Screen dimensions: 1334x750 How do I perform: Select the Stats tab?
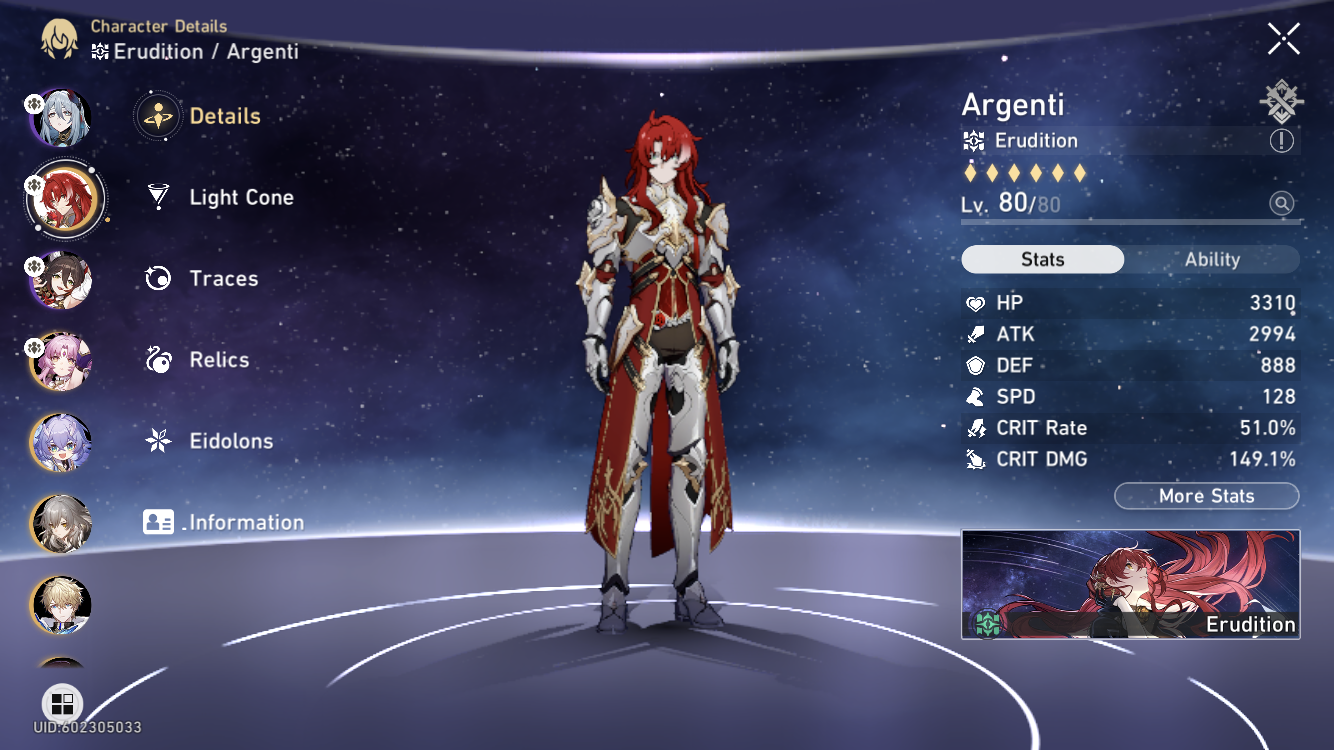(x=1042, y=259)
